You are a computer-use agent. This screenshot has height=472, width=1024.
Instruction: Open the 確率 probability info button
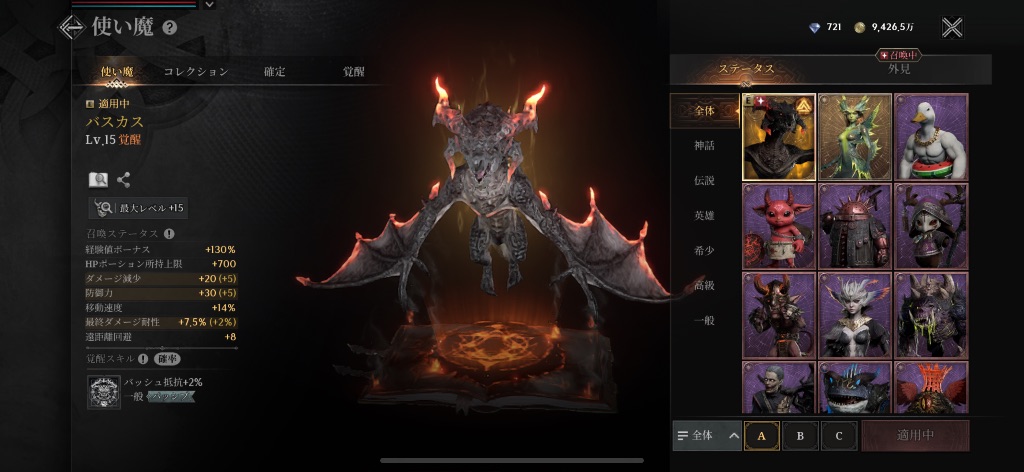point(167,359)
